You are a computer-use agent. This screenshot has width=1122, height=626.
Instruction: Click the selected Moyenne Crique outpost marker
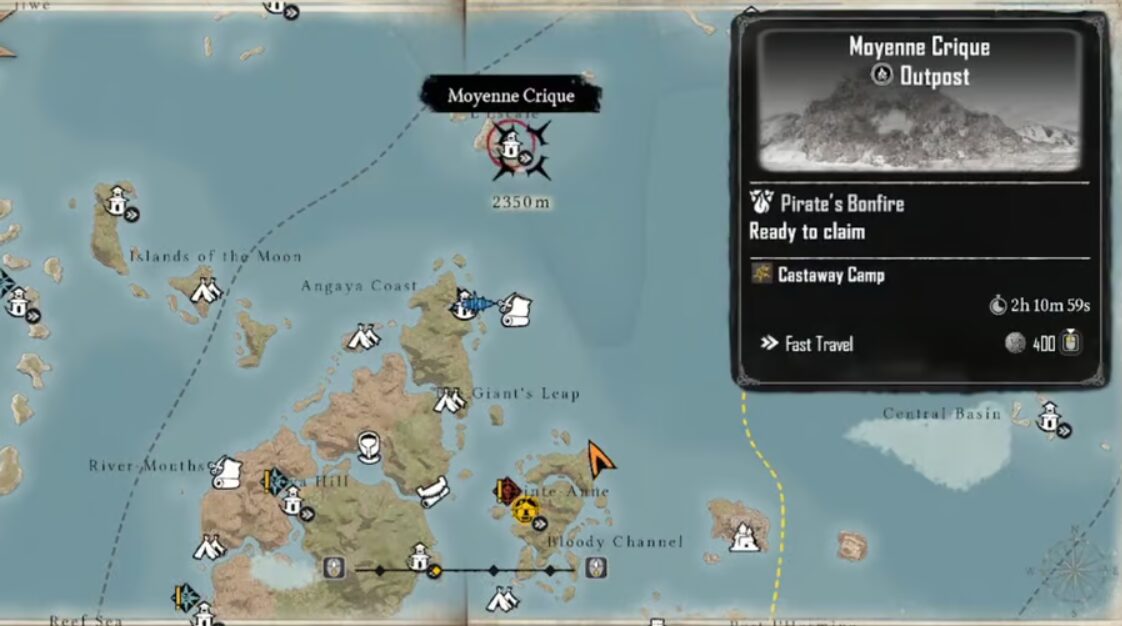(511, 146)
